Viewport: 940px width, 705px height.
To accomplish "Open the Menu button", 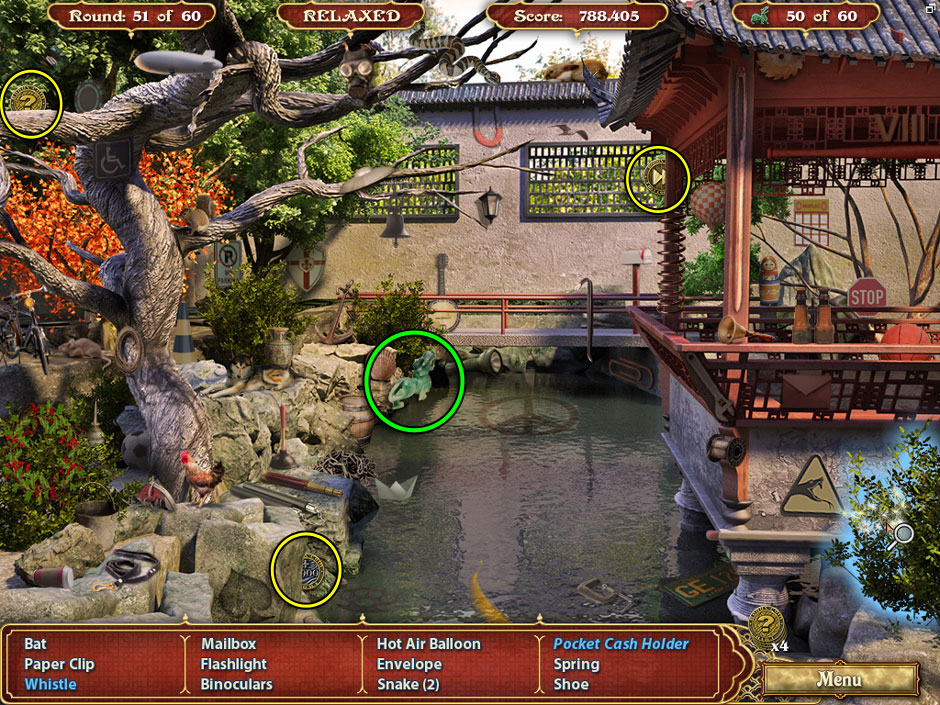I will [x=839, y=680].
